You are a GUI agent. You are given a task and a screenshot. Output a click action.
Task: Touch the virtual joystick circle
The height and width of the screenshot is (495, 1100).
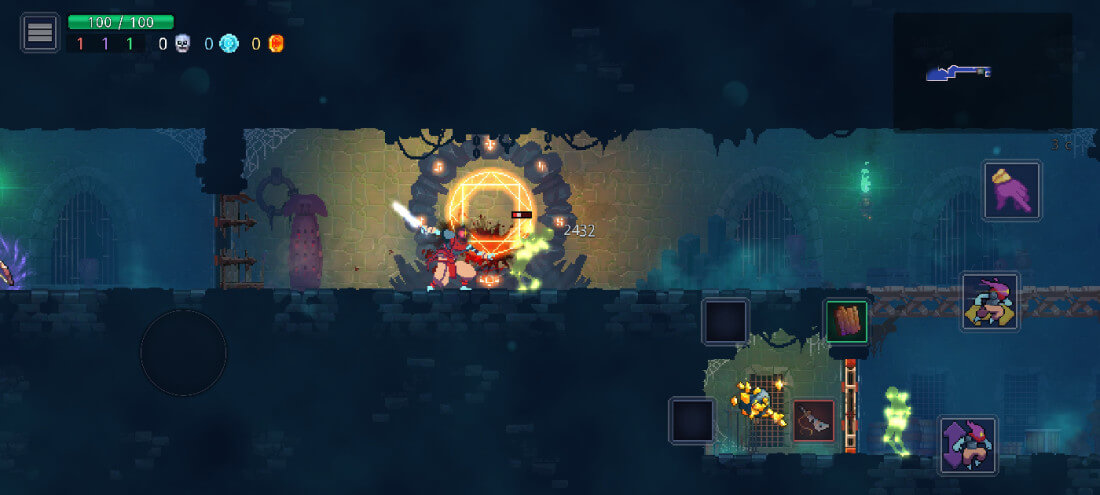click(x=183, y=352)
